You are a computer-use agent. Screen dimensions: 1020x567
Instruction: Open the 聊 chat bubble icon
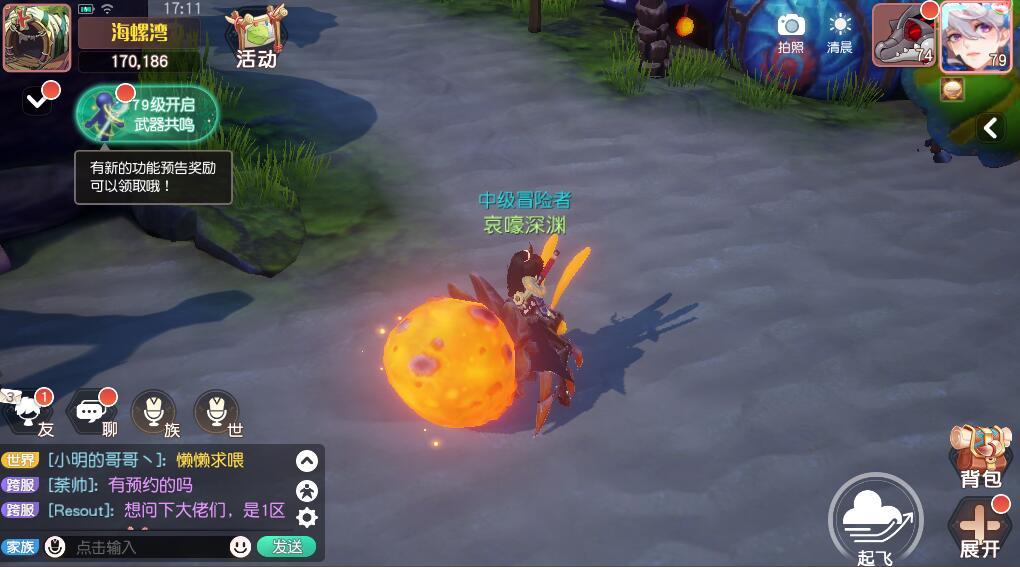(x=93, y=412)
